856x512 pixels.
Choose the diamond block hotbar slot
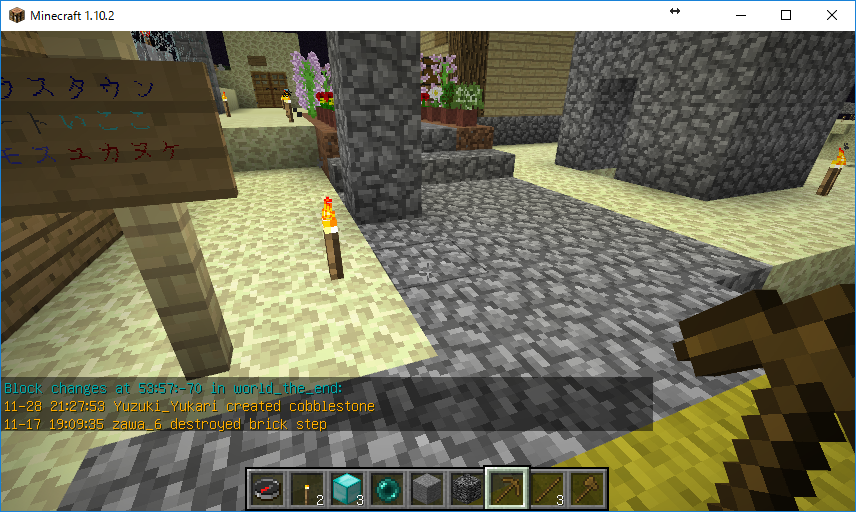pyautogui.click(x=346, y=489)
